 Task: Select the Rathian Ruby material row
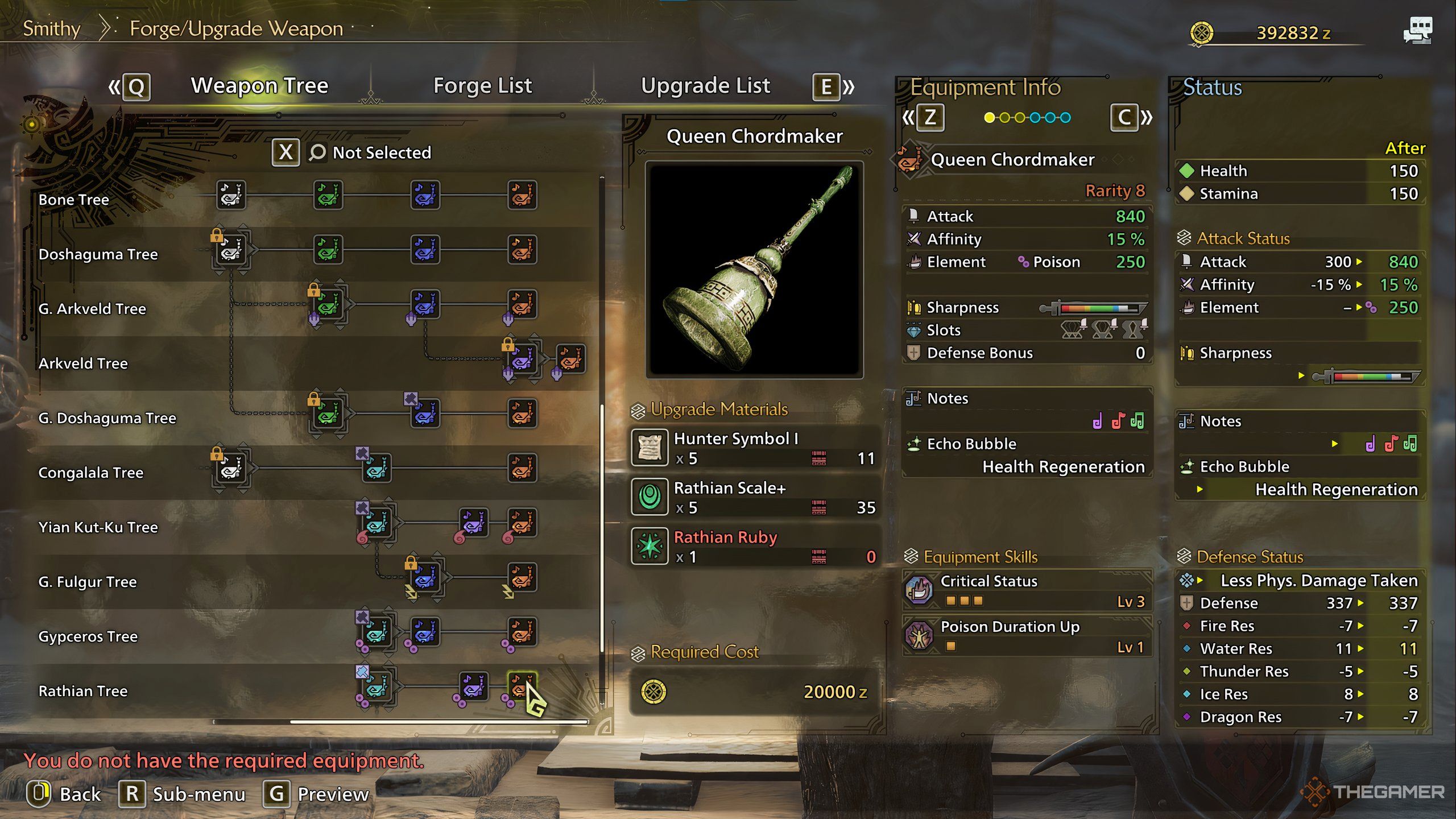coord(754,546)
